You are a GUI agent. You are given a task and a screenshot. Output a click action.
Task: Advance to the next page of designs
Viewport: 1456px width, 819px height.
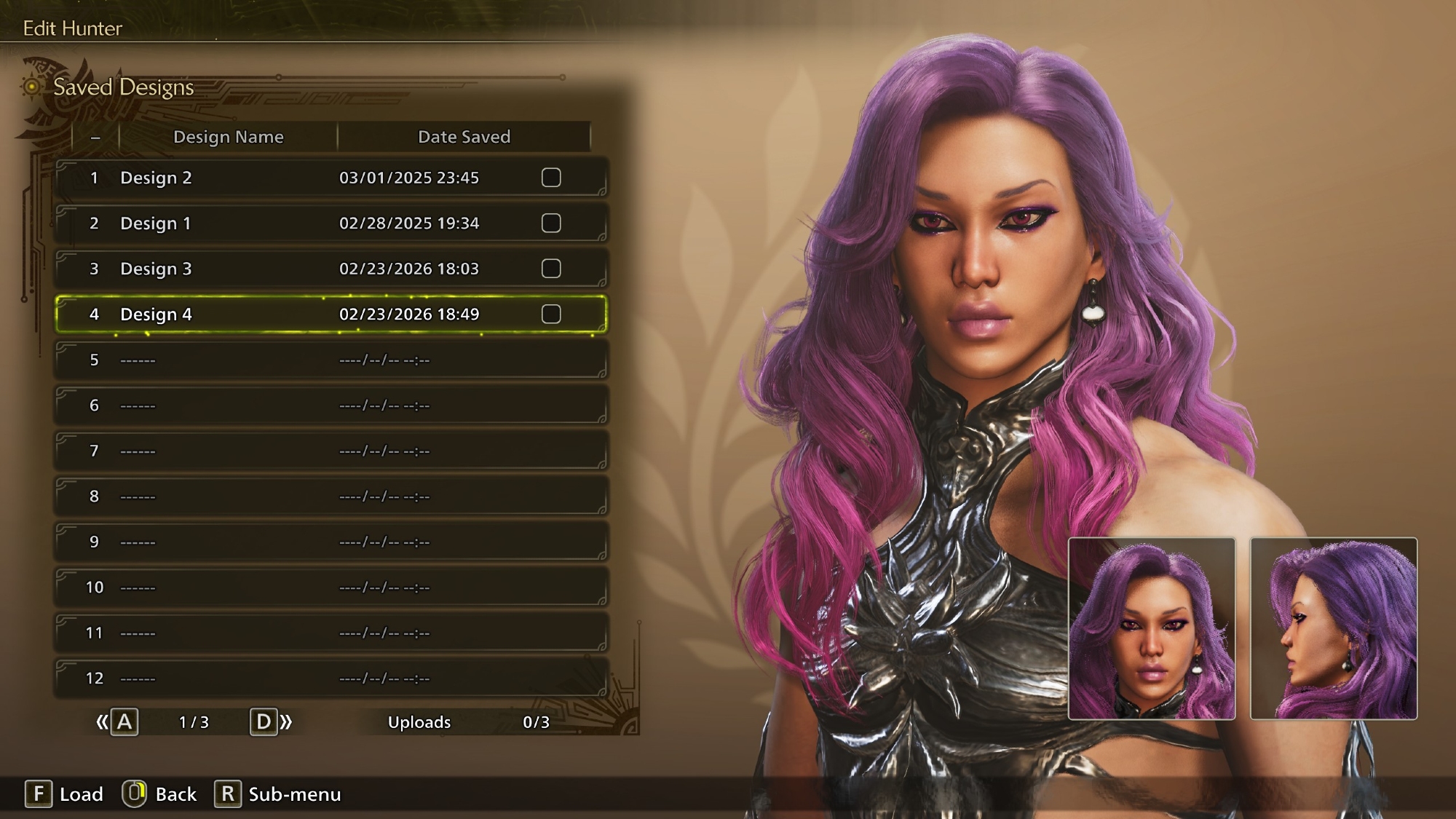(270, 722)
